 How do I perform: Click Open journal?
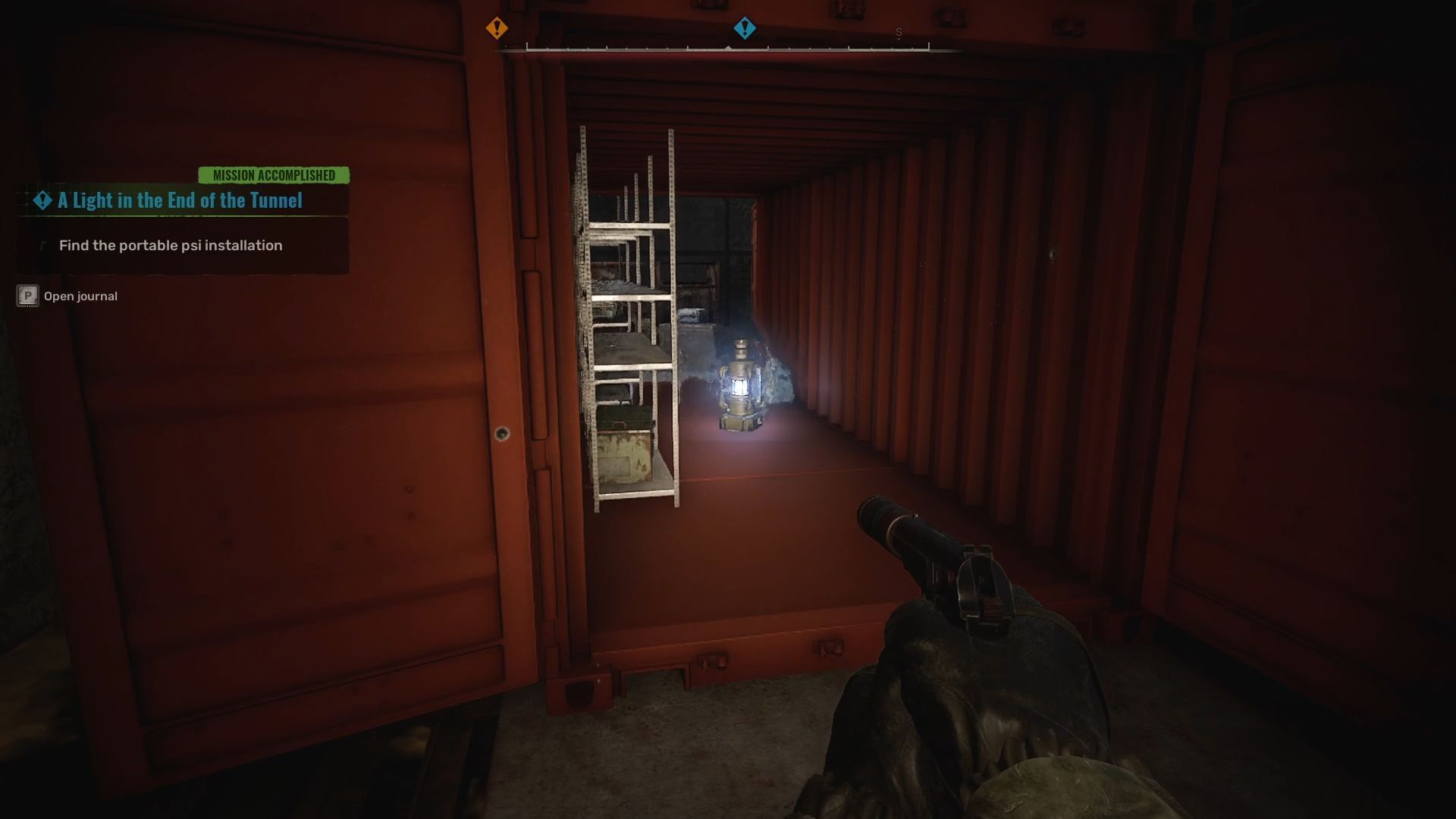click(80, 296)
